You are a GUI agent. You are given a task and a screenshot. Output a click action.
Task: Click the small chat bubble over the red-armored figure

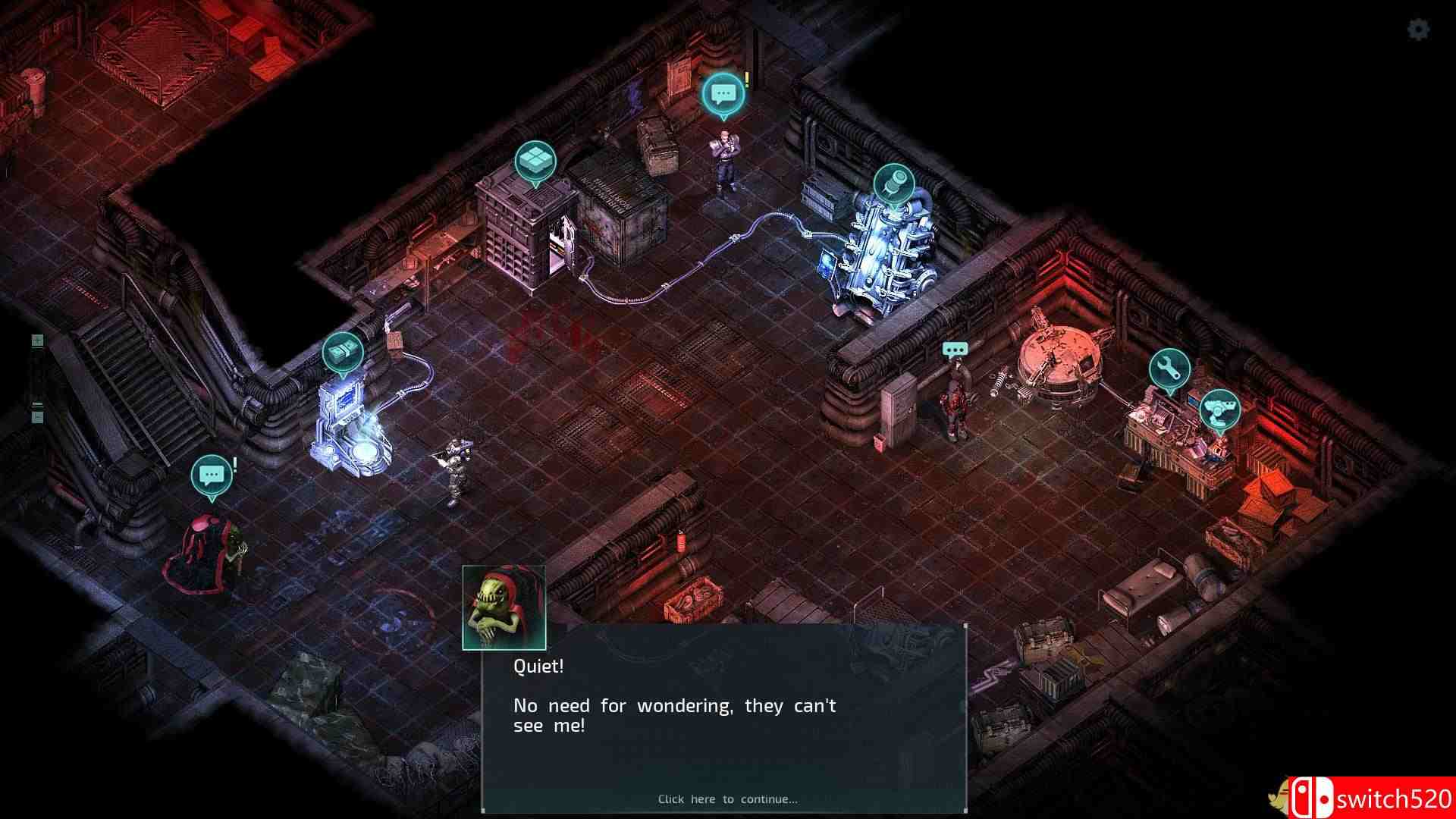955,350
